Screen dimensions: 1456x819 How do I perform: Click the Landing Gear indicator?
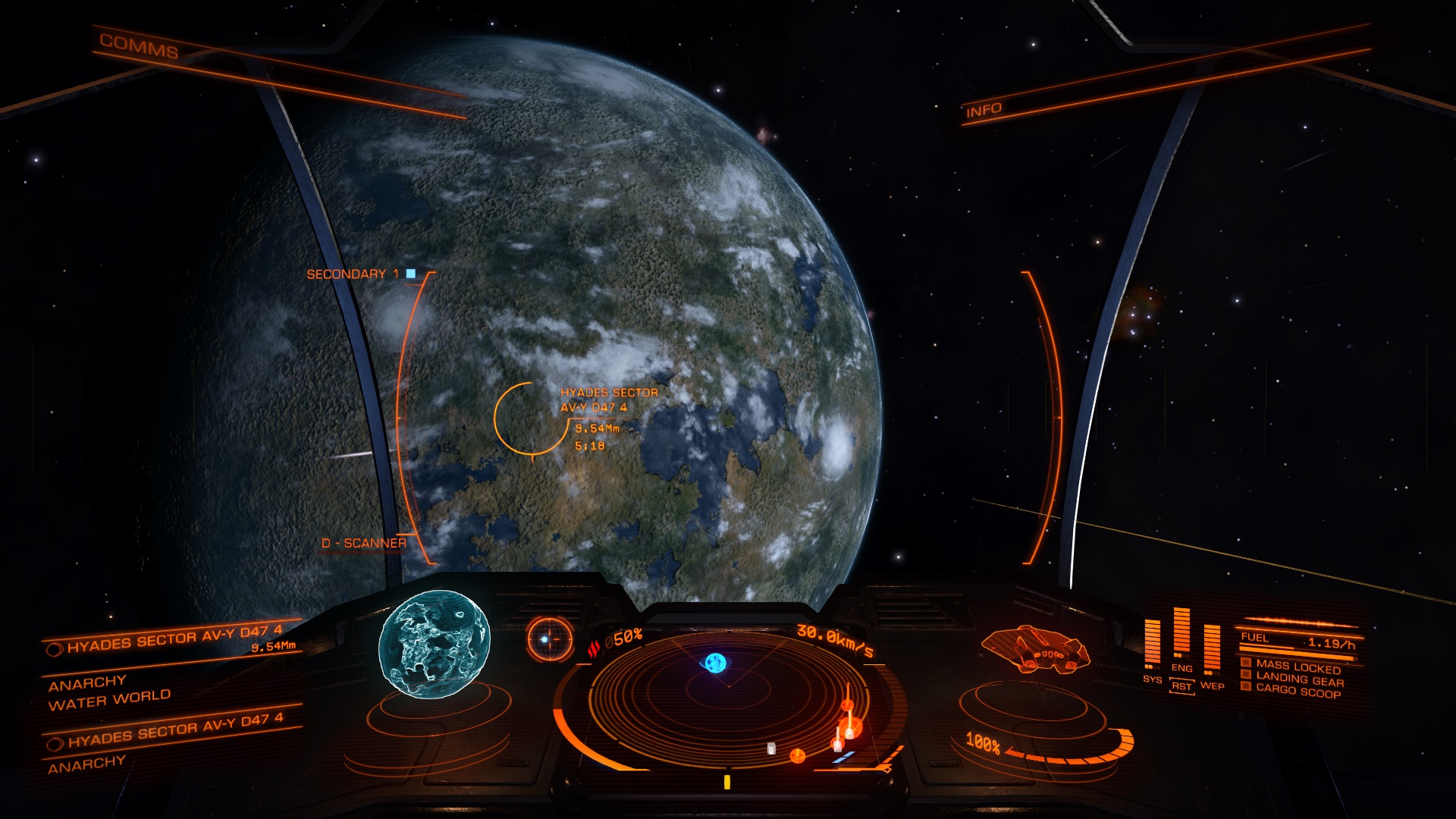pyautogui.click(x=1299, y=679)
